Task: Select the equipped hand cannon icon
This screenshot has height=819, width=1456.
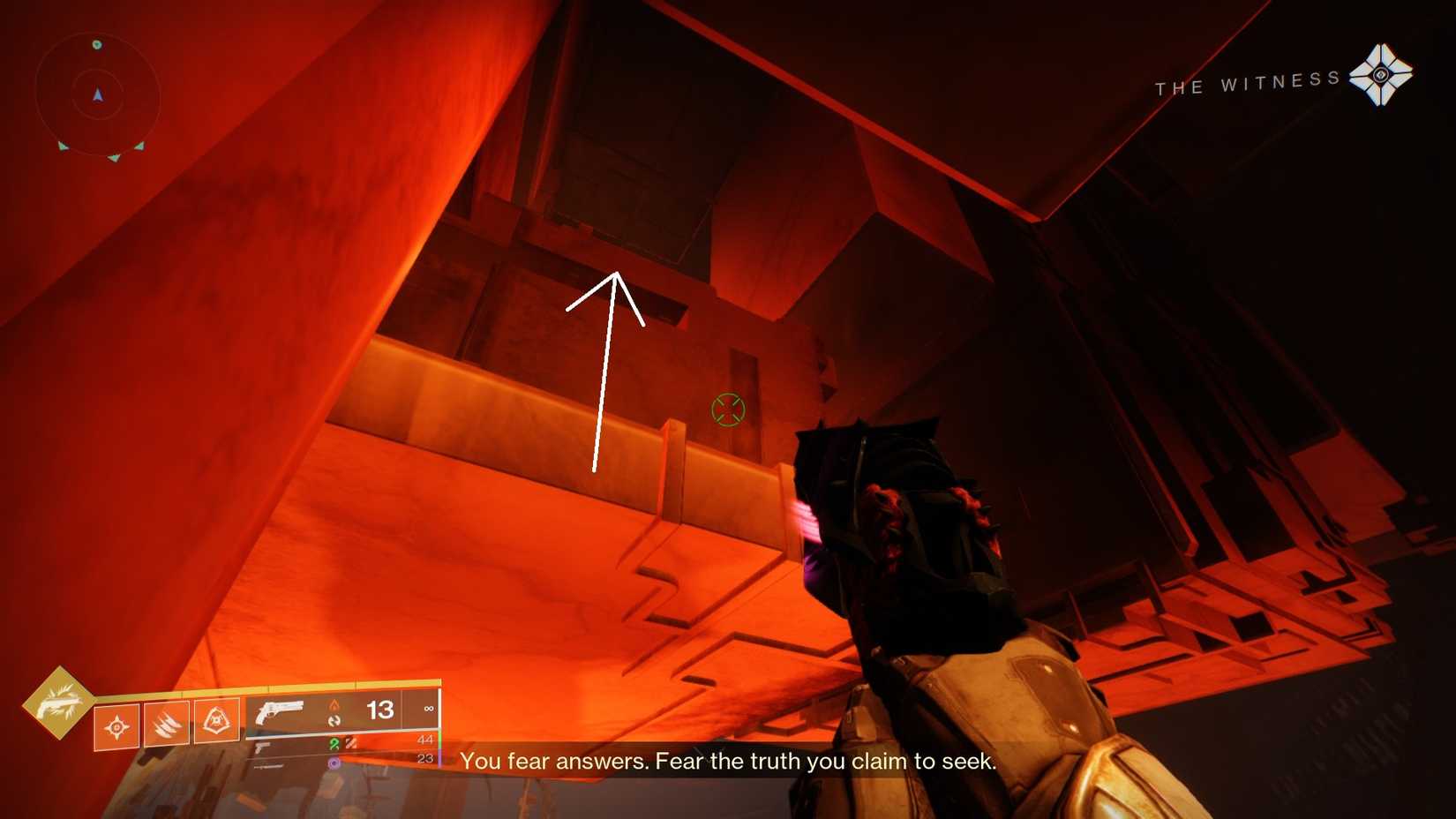Action: pos(281,713)
